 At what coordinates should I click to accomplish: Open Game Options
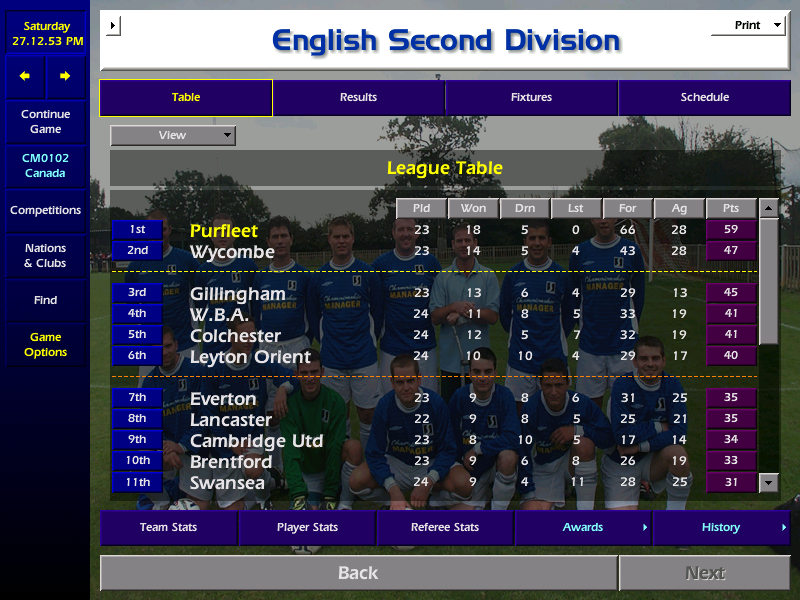(45, 344)
